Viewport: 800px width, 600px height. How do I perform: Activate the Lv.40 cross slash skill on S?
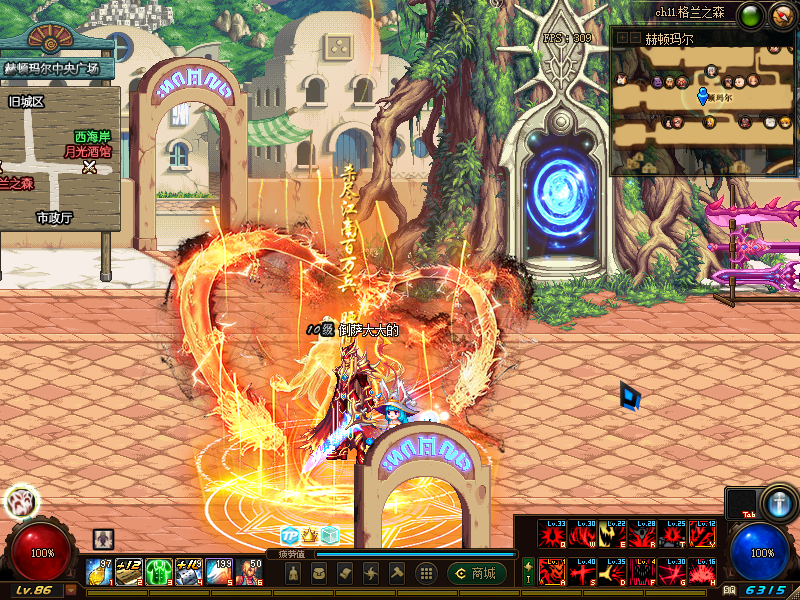pyautogui.click(x=582, y=572)
